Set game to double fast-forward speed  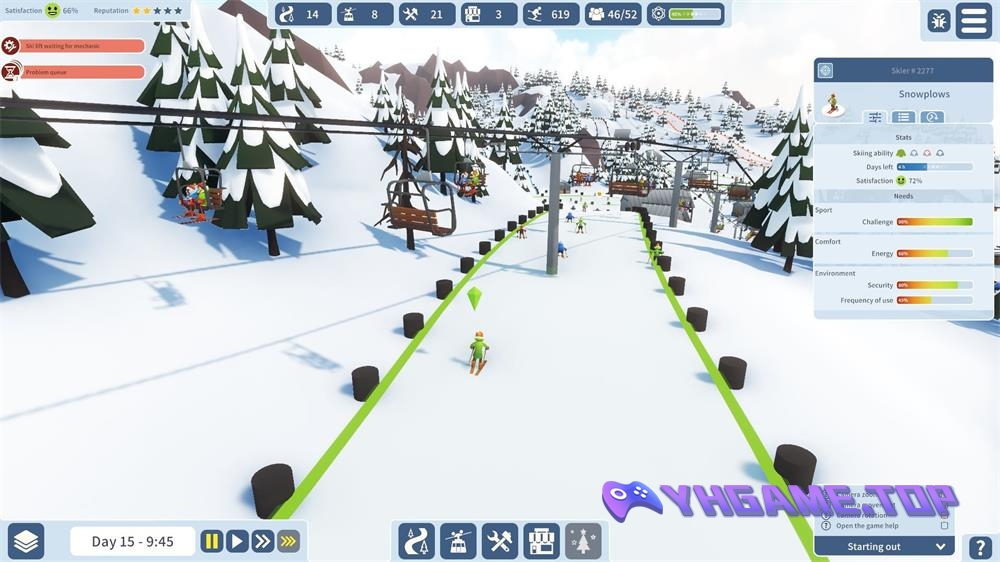[262, 541]
